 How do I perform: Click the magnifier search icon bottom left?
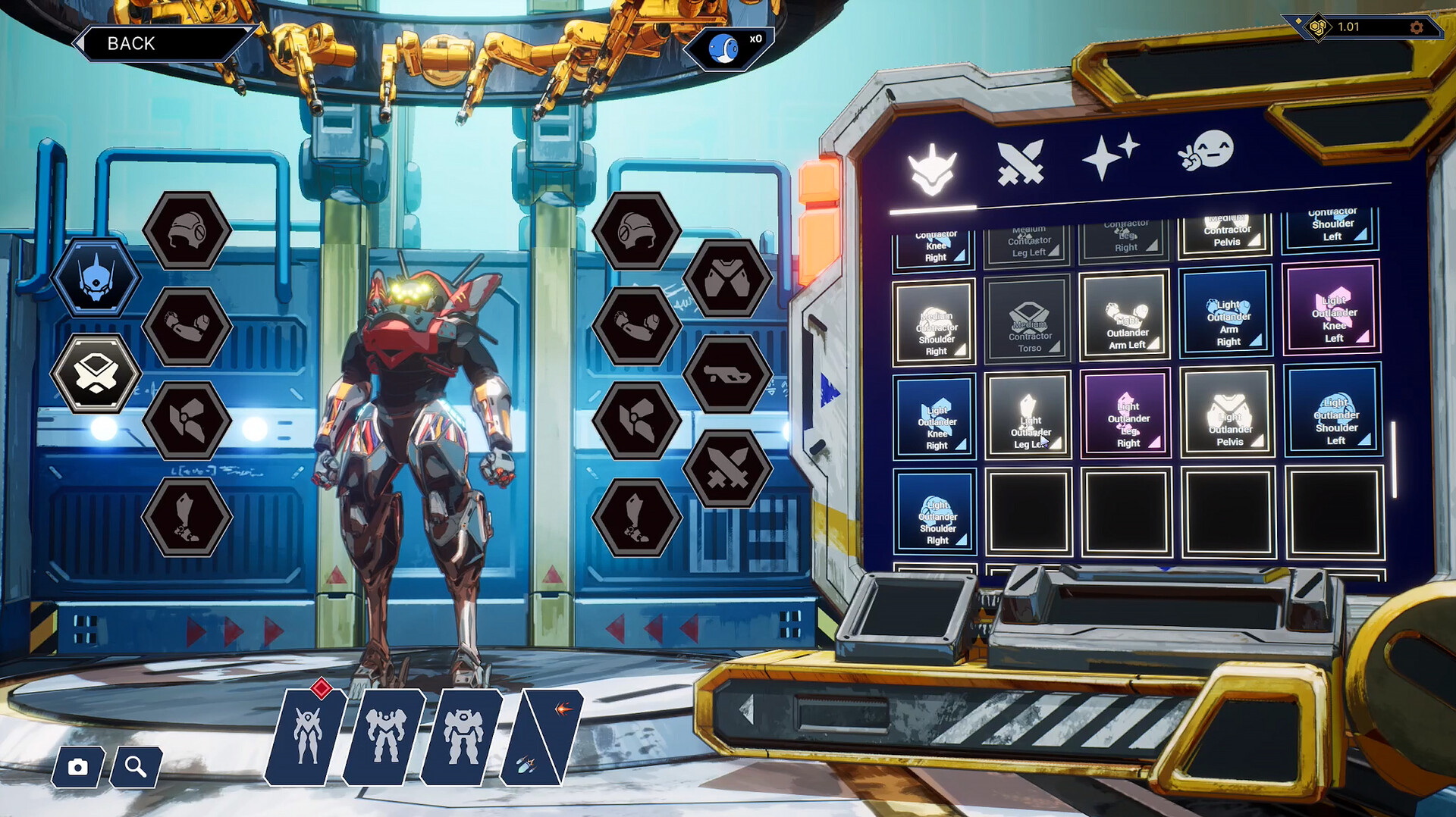tap(136, 768)
